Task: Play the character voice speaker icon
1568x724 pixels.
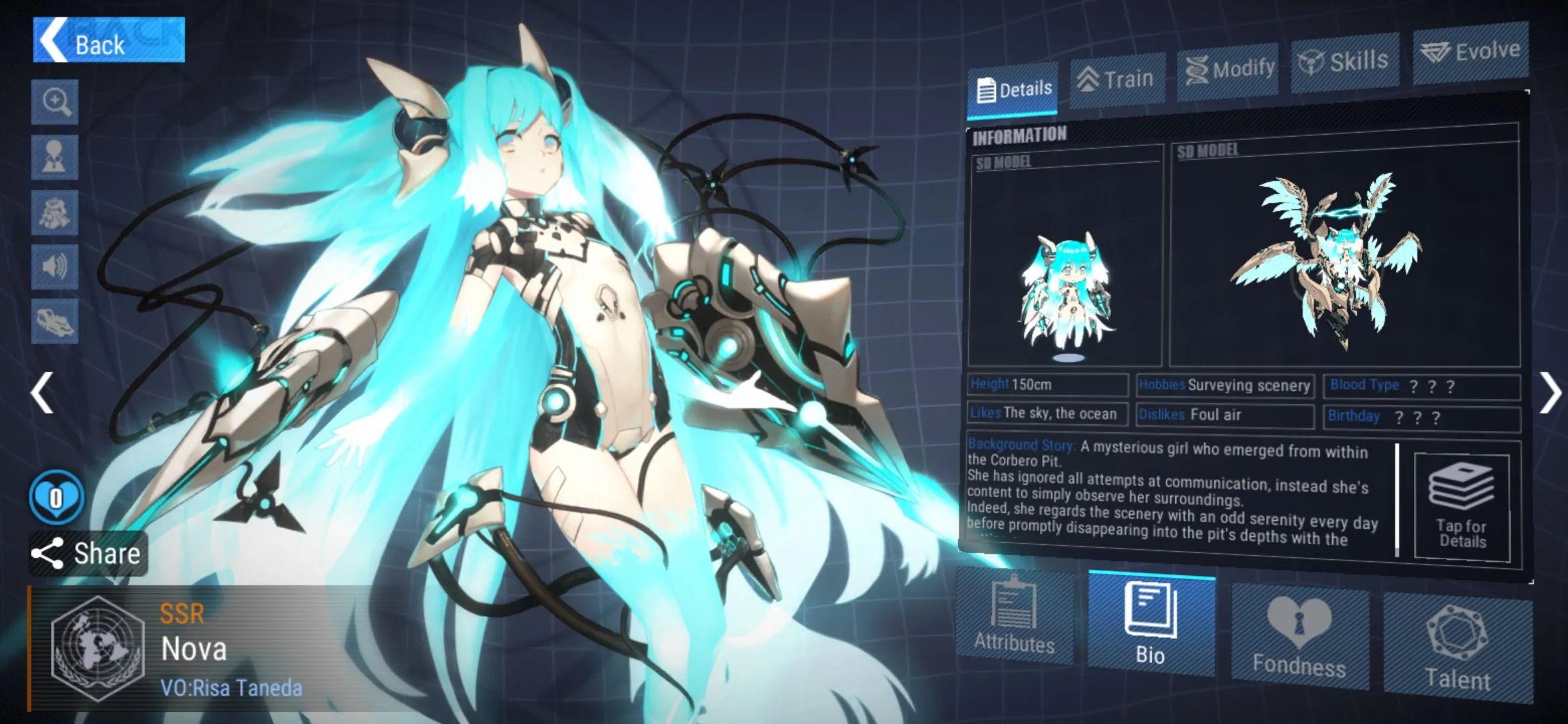Action: pos(55,267)
